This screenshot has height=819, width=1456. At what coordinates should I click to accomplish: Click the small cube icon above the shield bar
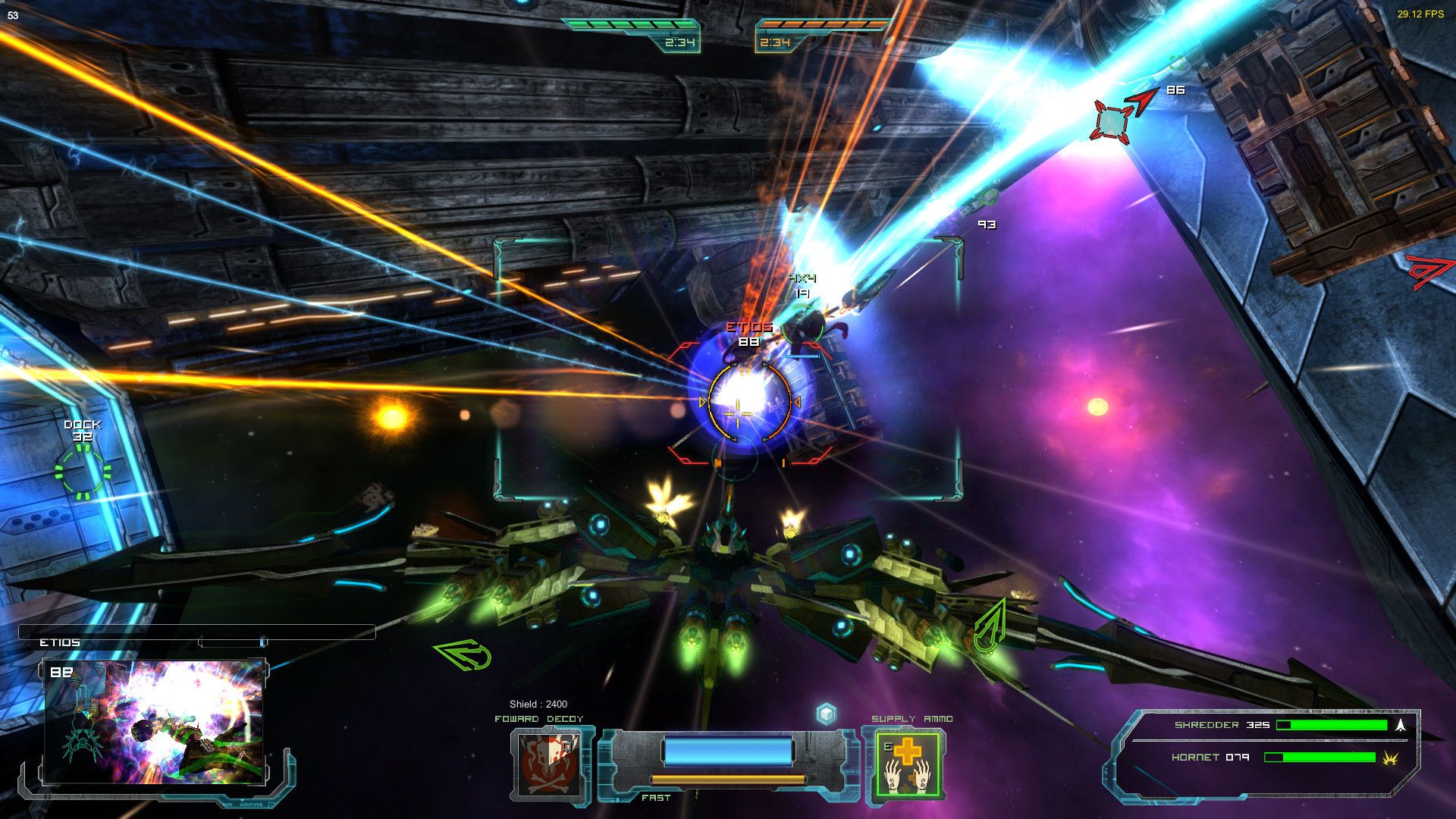826,714
